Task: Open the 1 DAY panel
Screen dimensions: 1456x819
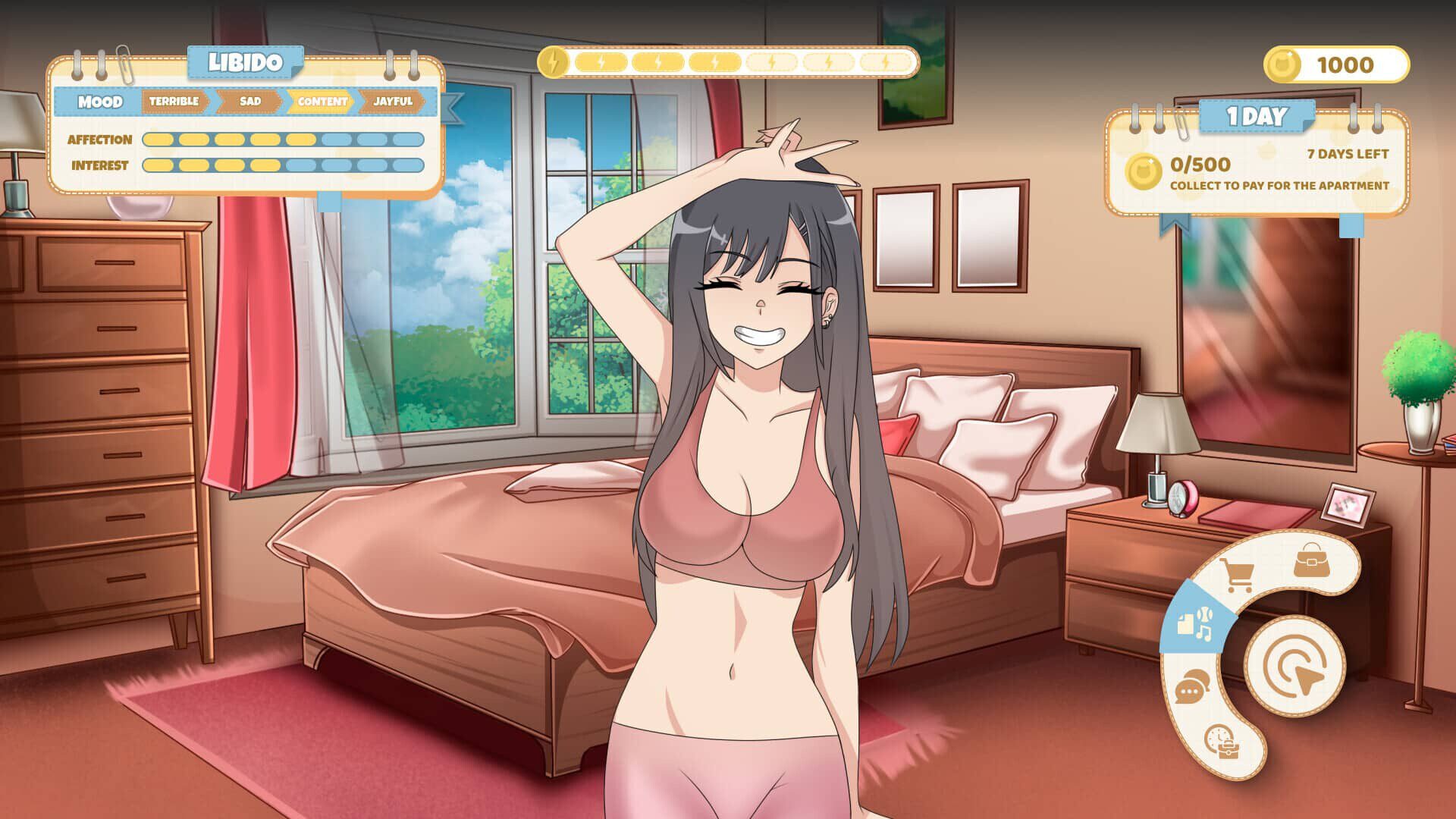Action: pos(1259,117)
